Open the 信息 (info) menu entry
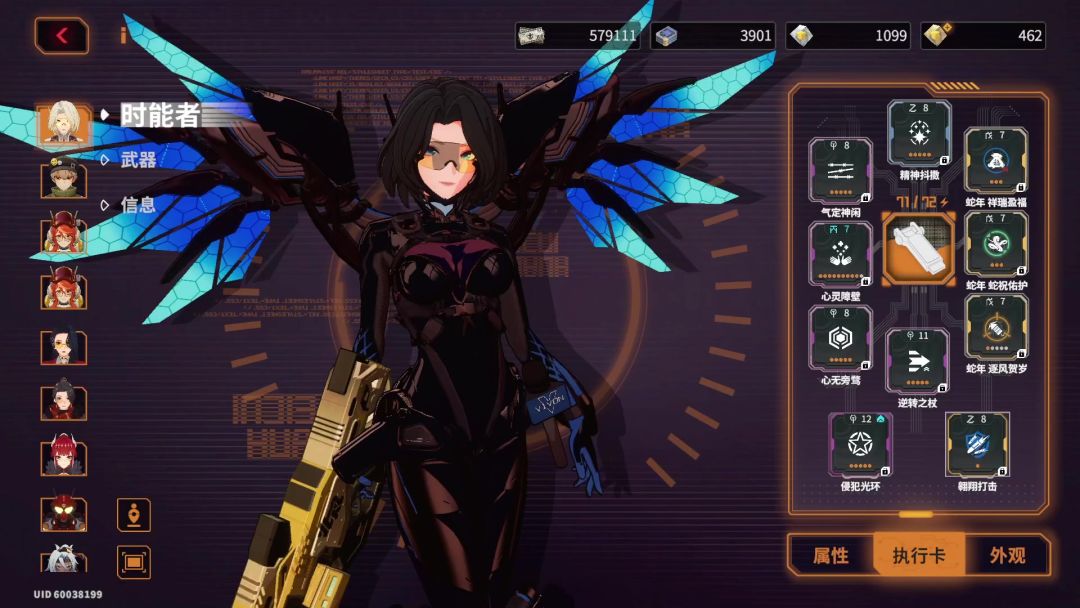 tap(138, 204)
